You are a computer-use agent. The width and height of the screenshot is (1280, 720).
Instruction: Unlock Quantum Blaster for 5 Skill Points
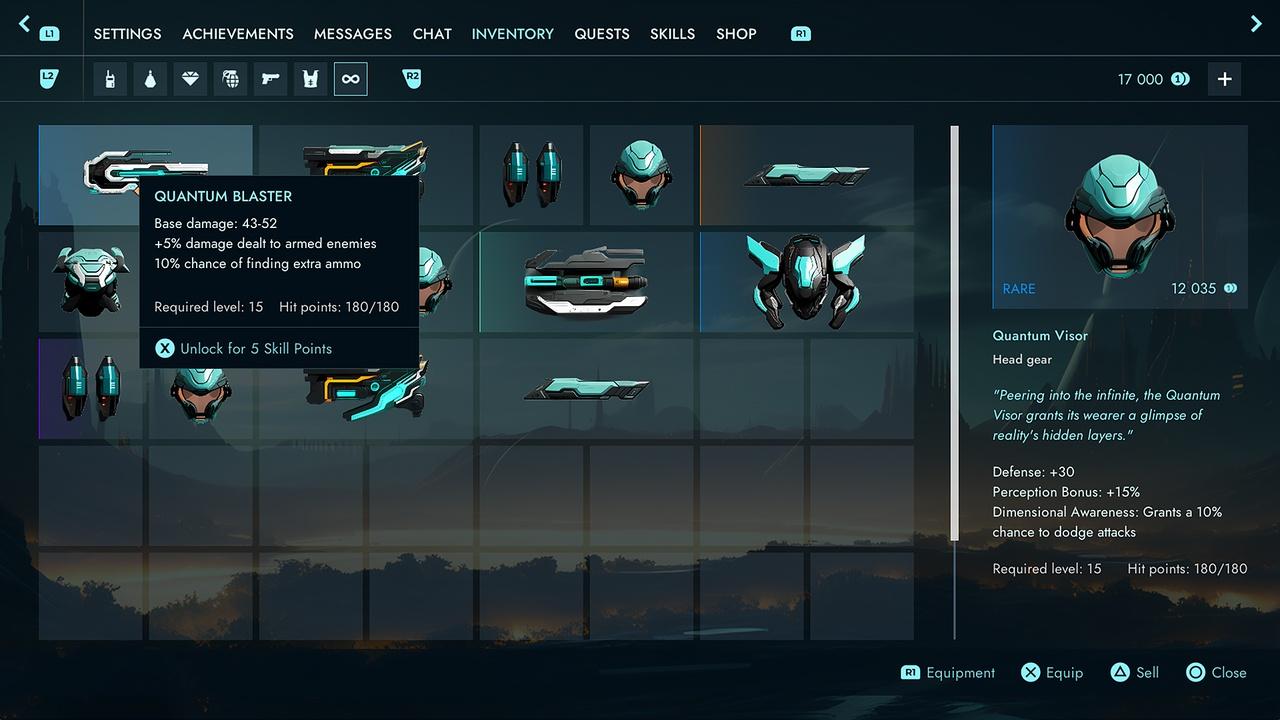click(245, 349)
